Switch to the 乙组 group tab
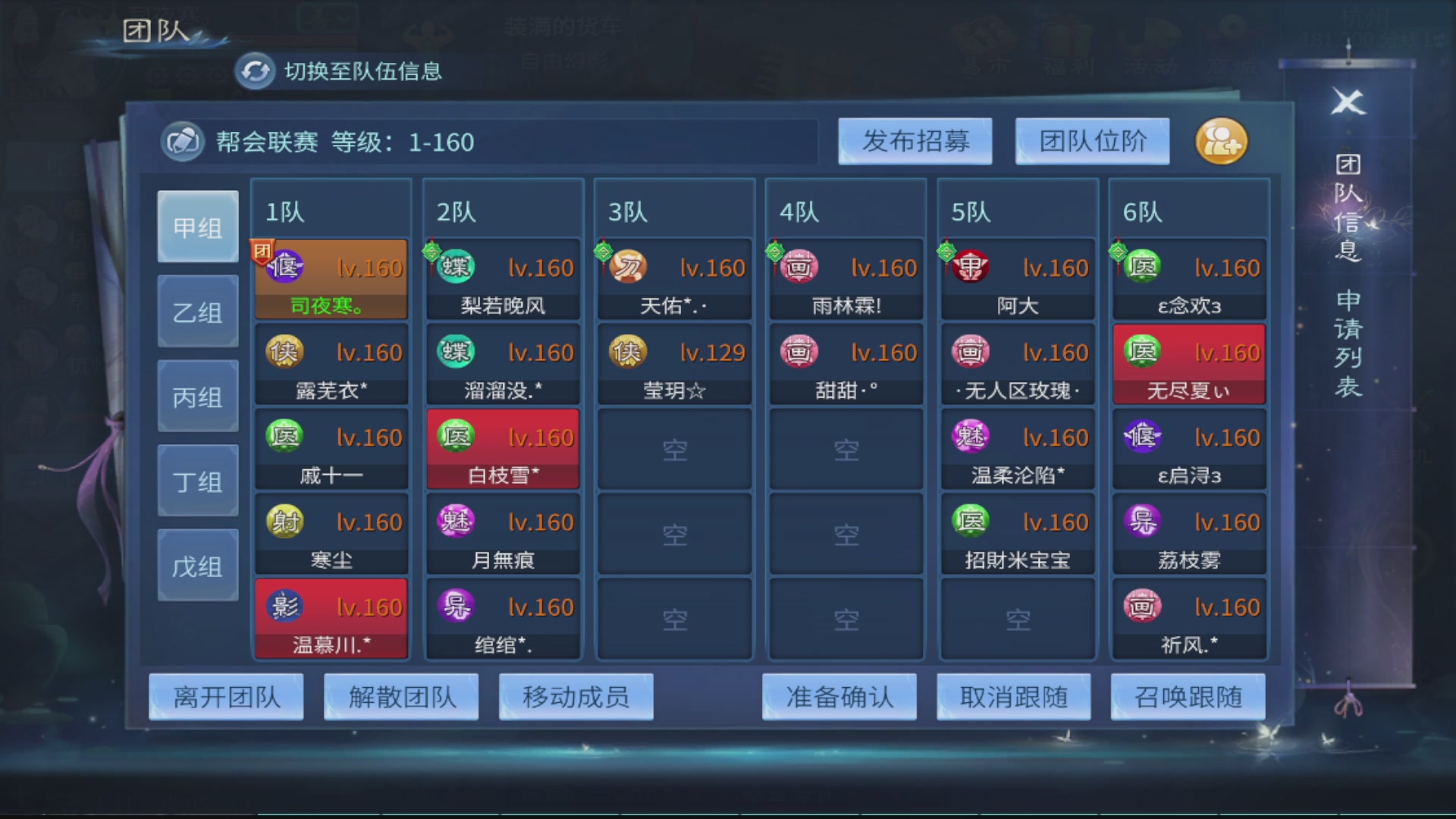Viewport: 1456px width, 819px height. click(197, 310)
